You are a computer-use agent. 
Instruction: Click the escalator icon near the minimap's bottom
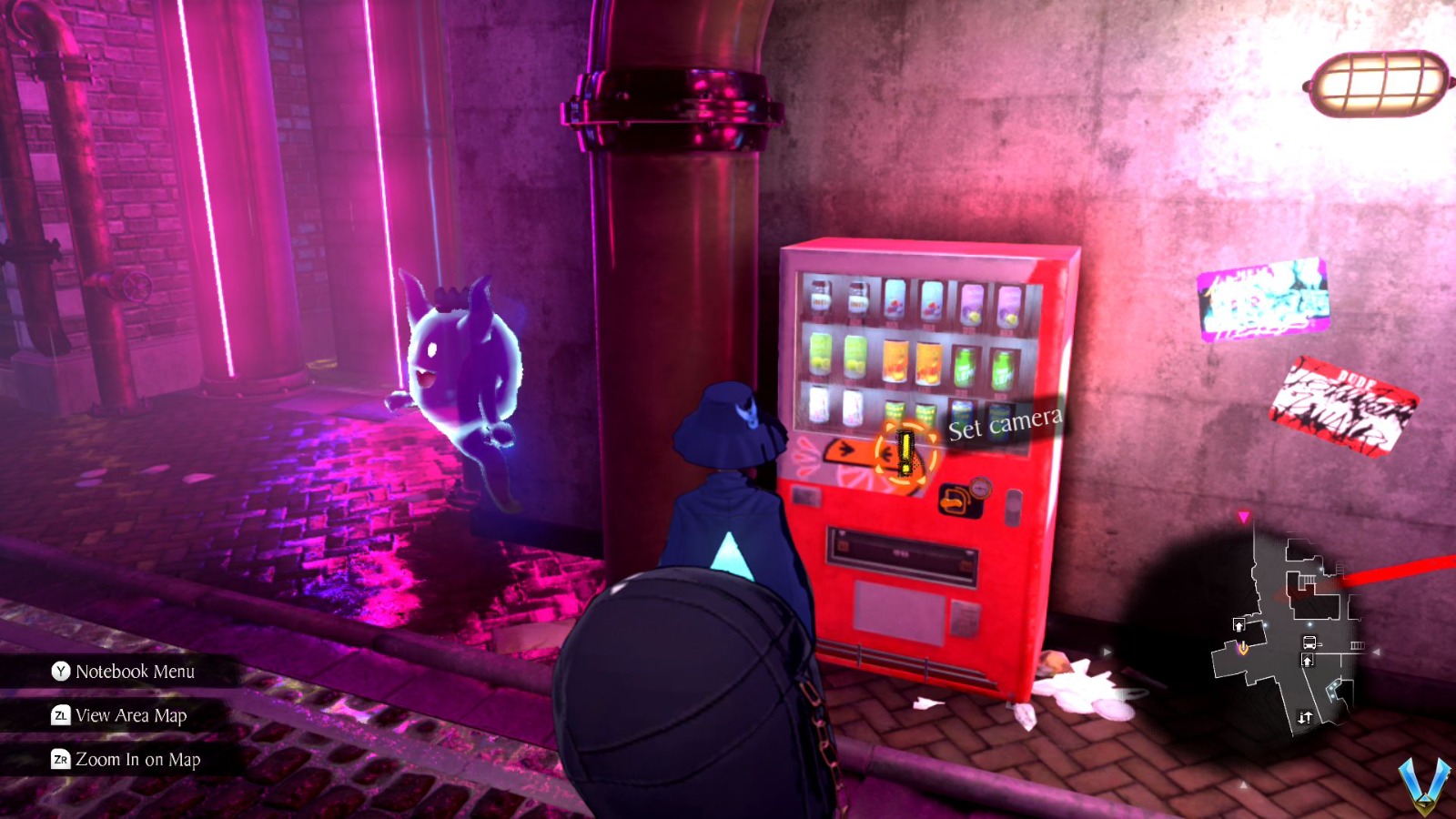[1305, 716]
